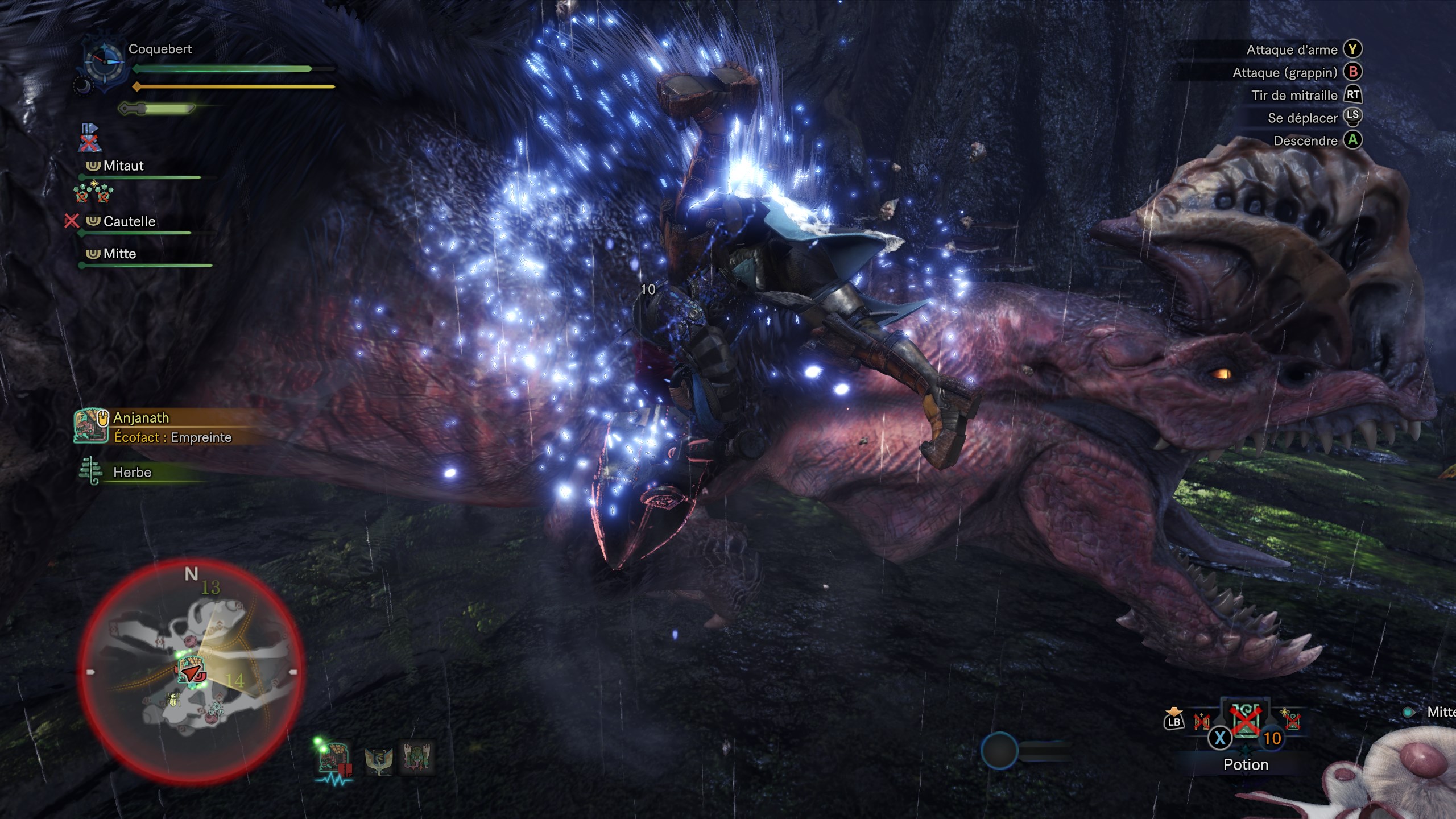Select party member Mitaut
This screenshot has height=819, width=1456.
pyautogui.click(x=123, y=166)
